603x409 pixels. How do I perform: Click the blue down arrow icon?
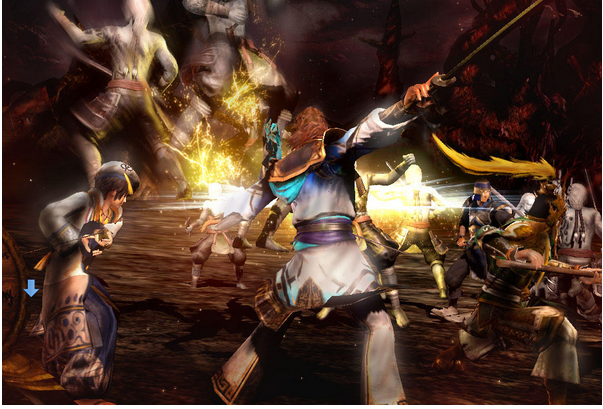pyautogui.click(x=31, y=288)
